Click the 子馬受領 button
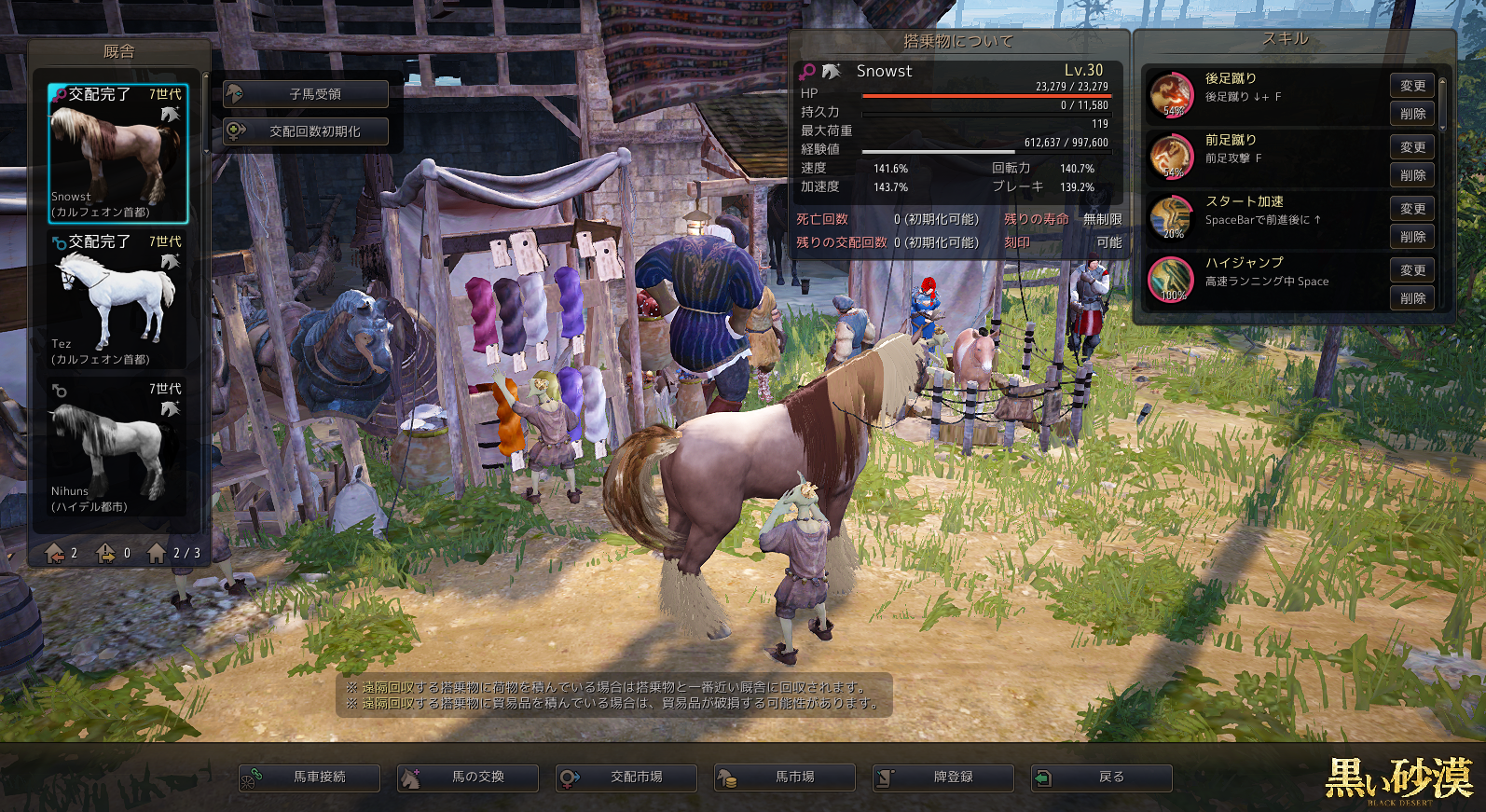 306,94
